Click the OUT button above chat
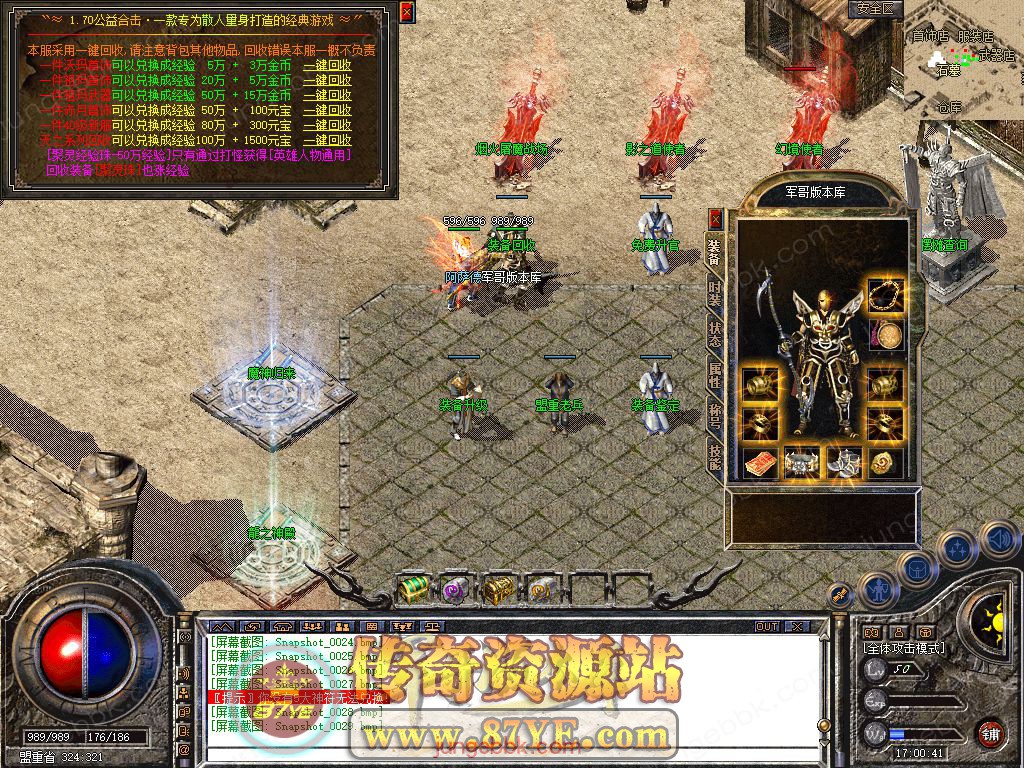This screenshot has height=768, width=1024. tap(766, 626)
